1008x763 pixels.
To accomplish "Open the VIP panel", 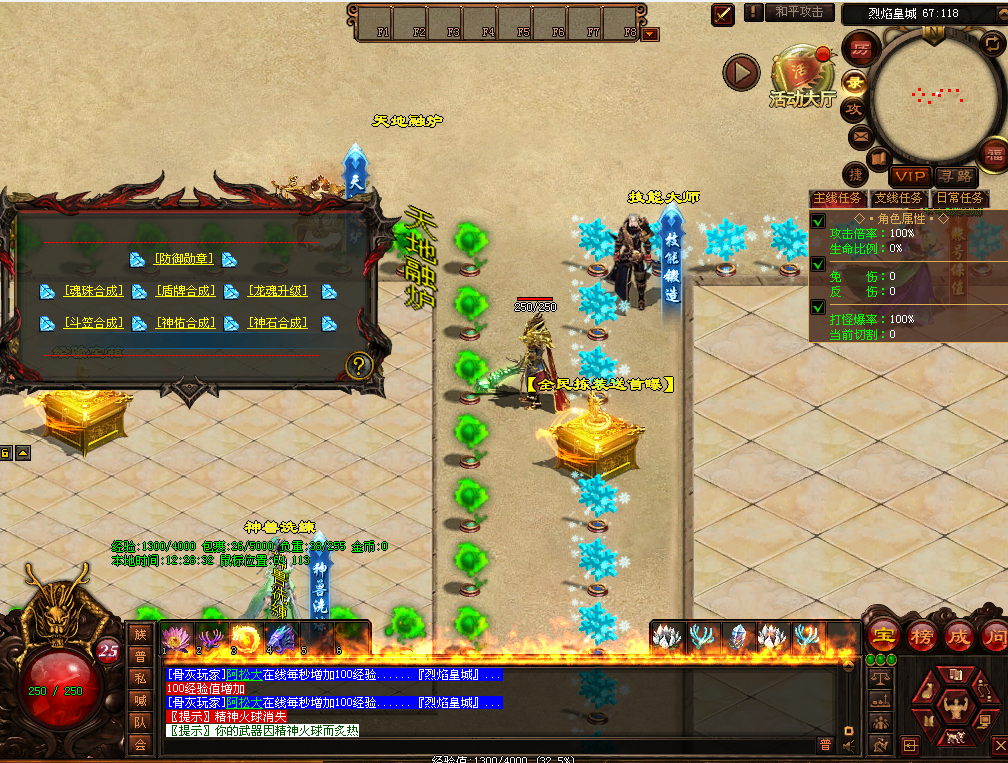I will click(x=910, y=177).
